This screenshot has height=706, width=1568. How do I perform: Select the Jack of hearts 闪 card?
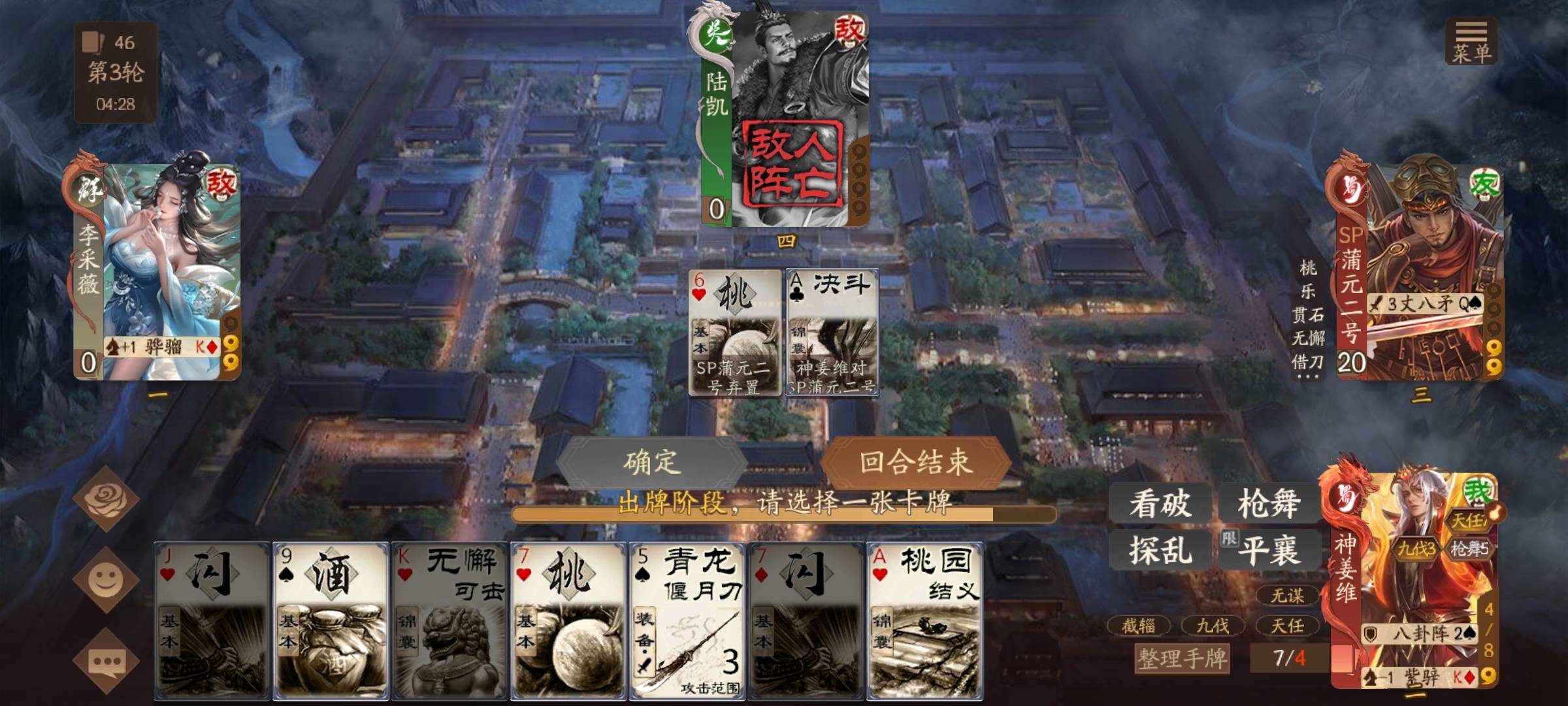click(x=212, y=621)
